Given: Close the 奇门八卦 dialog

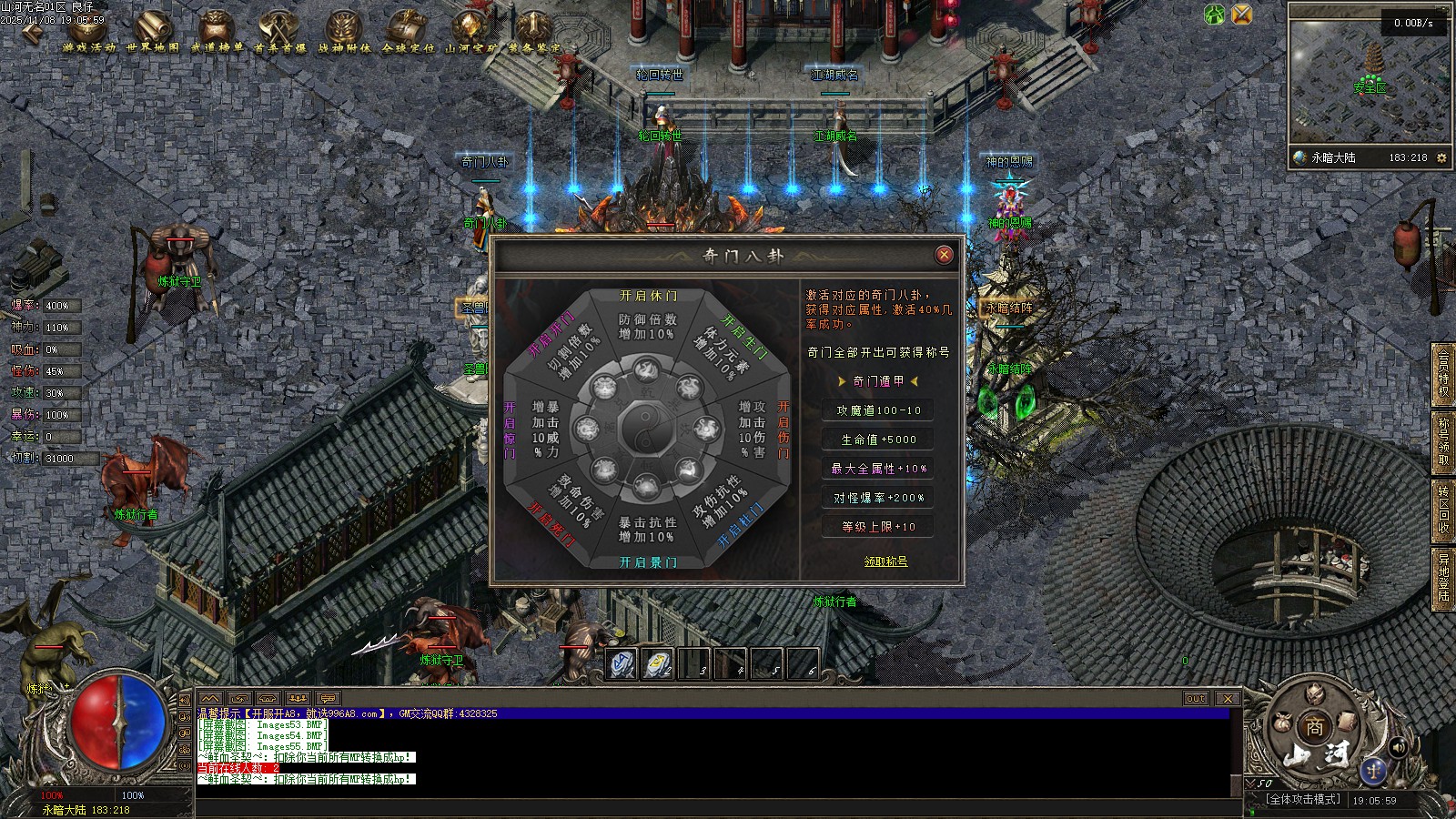Looking at the screenshot, I should 944,255.
